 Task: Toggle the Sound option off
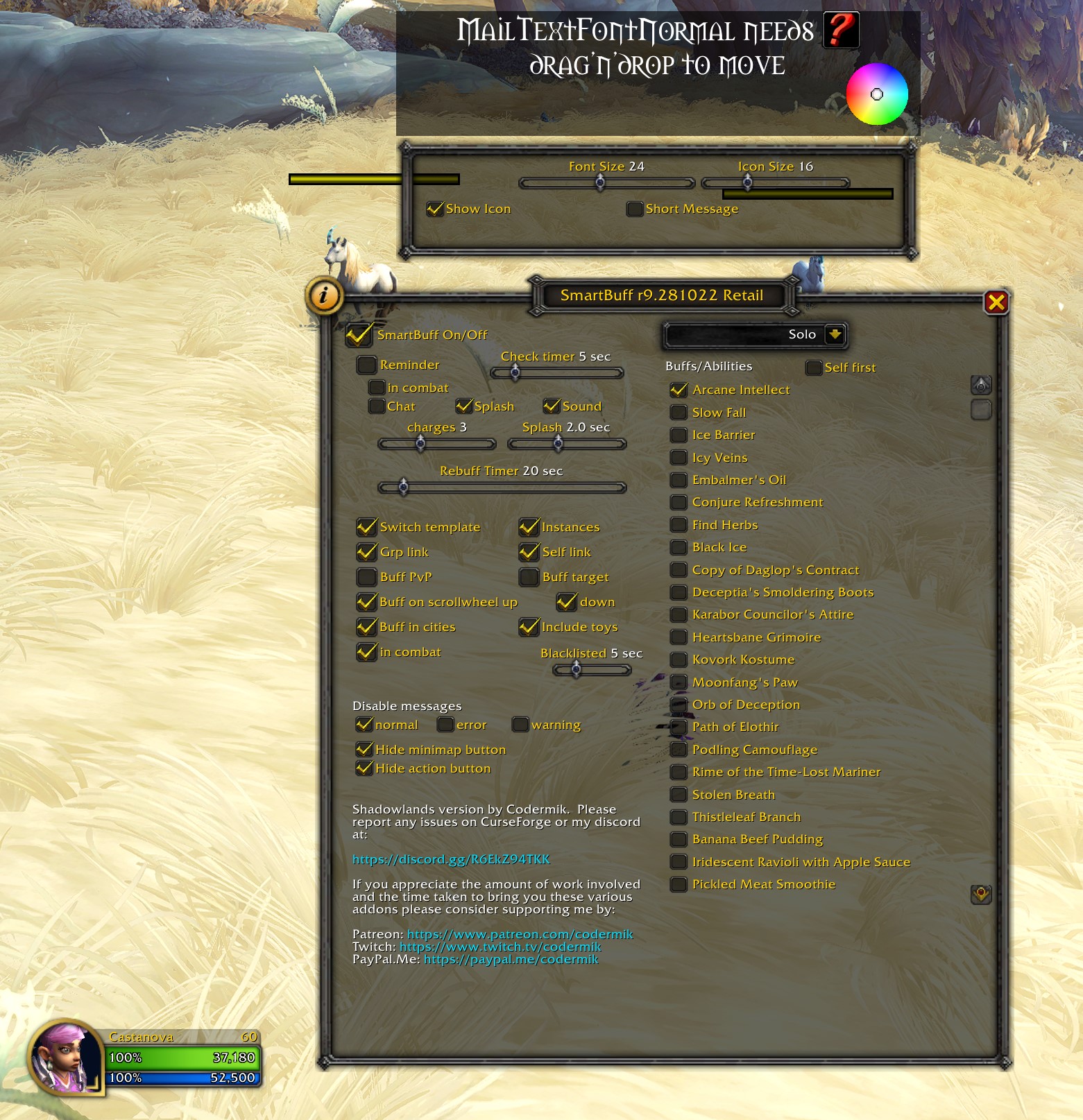click(552, 406)
